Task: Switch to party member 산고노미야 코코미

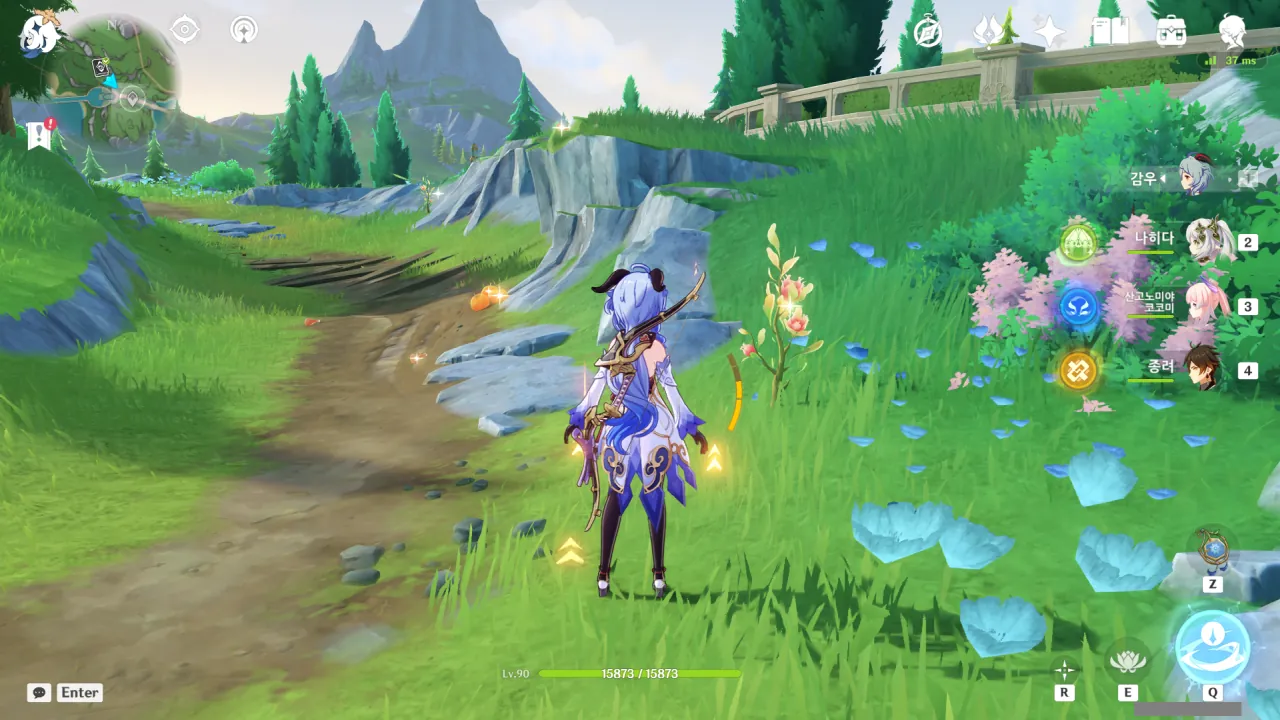Action: 1202,306
